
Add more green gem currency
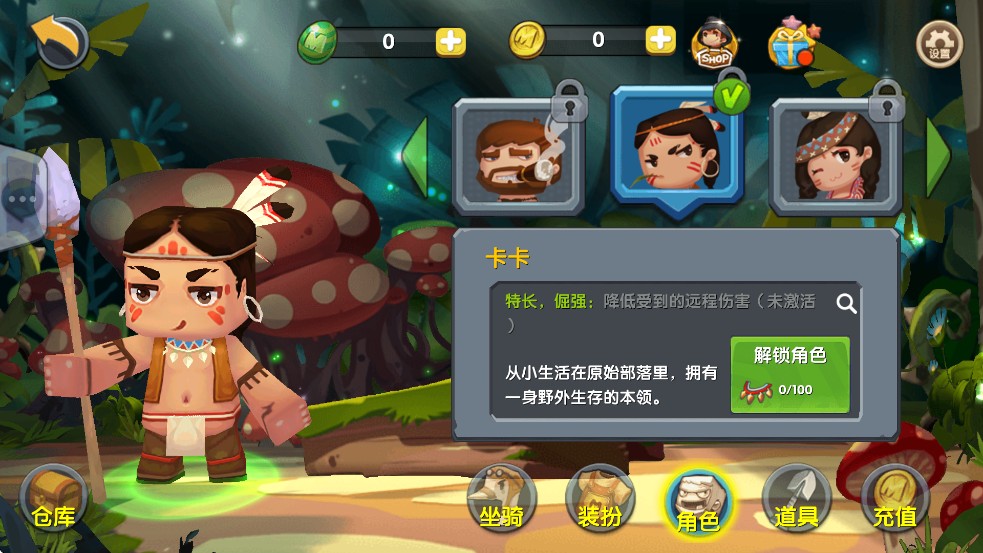tap(450, 41)
